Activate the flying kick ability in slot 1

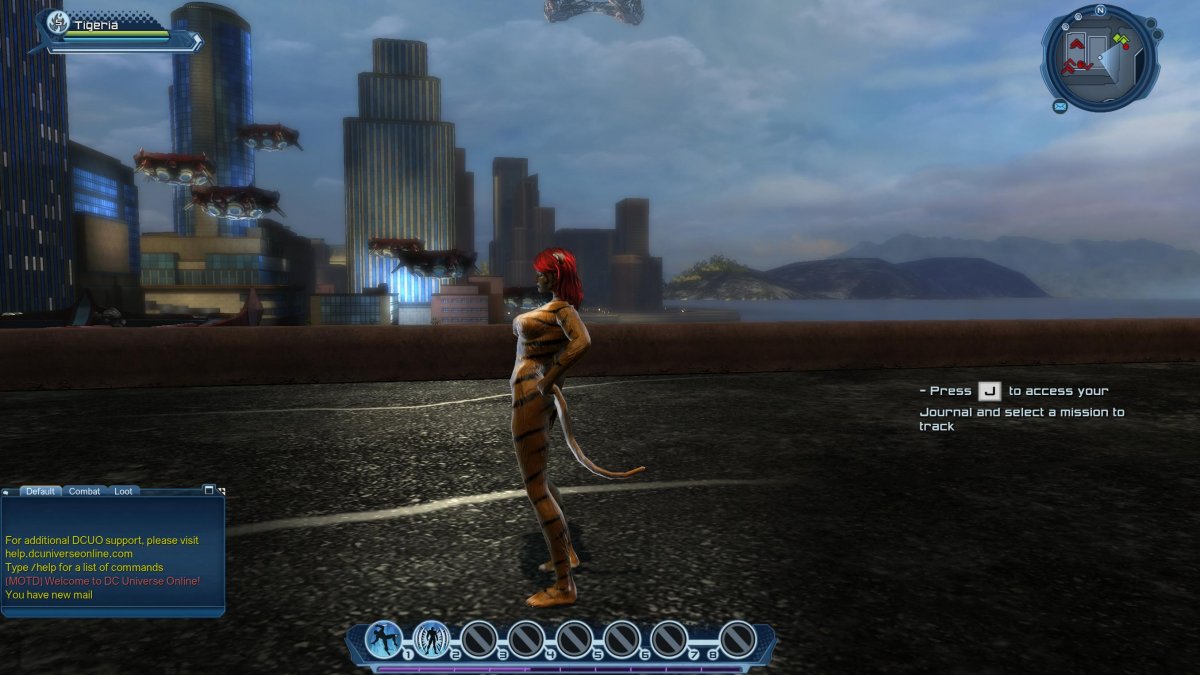(x=384, y=639)
